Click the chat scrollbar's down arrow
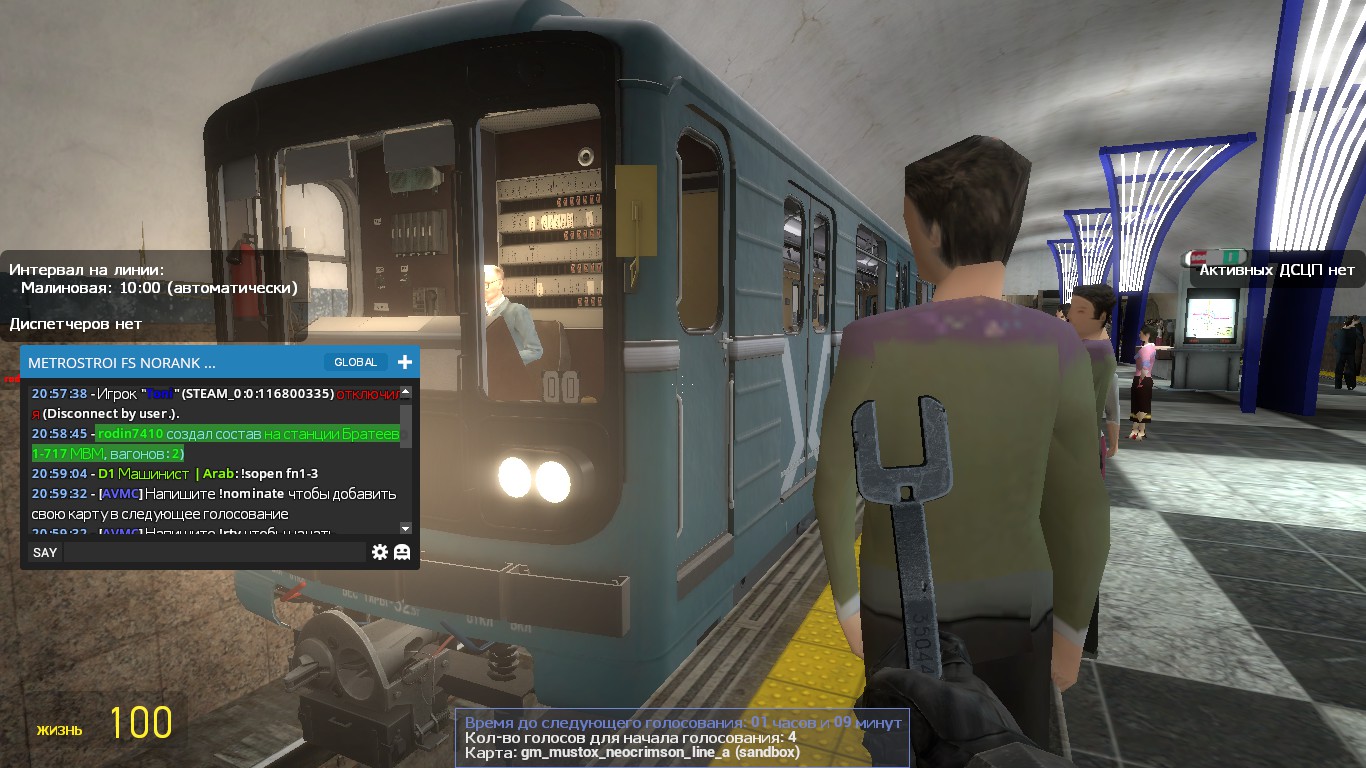The width and height of the screenshot is (1366, 768). pos(405,527)
